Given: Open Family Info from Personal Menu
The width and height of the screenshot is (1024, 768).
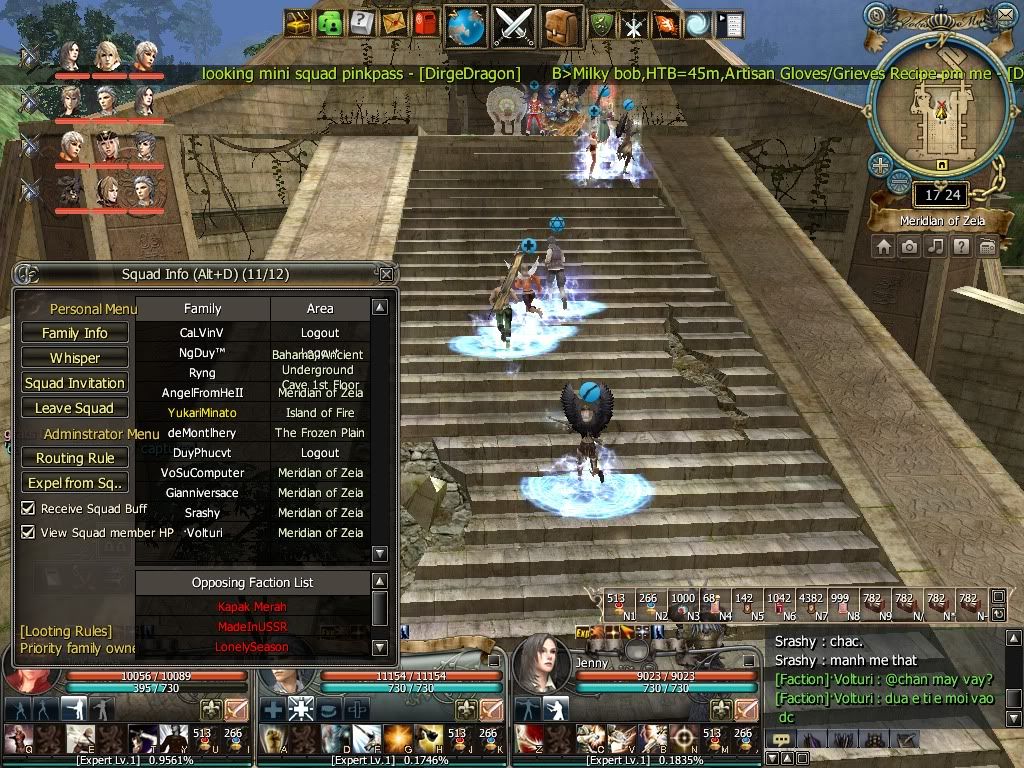Looking at the screenshot, I should coord(75,333).
